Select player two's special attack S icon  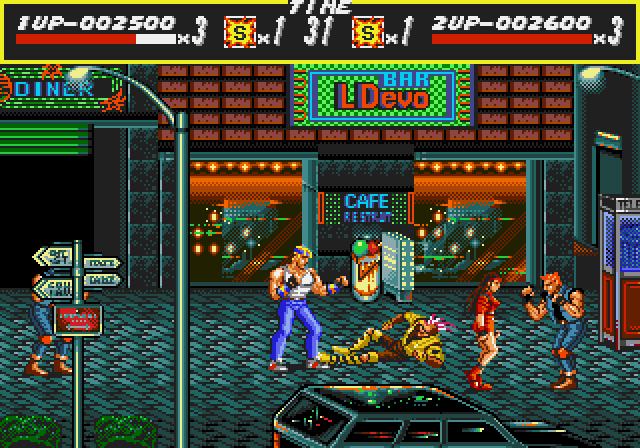368,35
